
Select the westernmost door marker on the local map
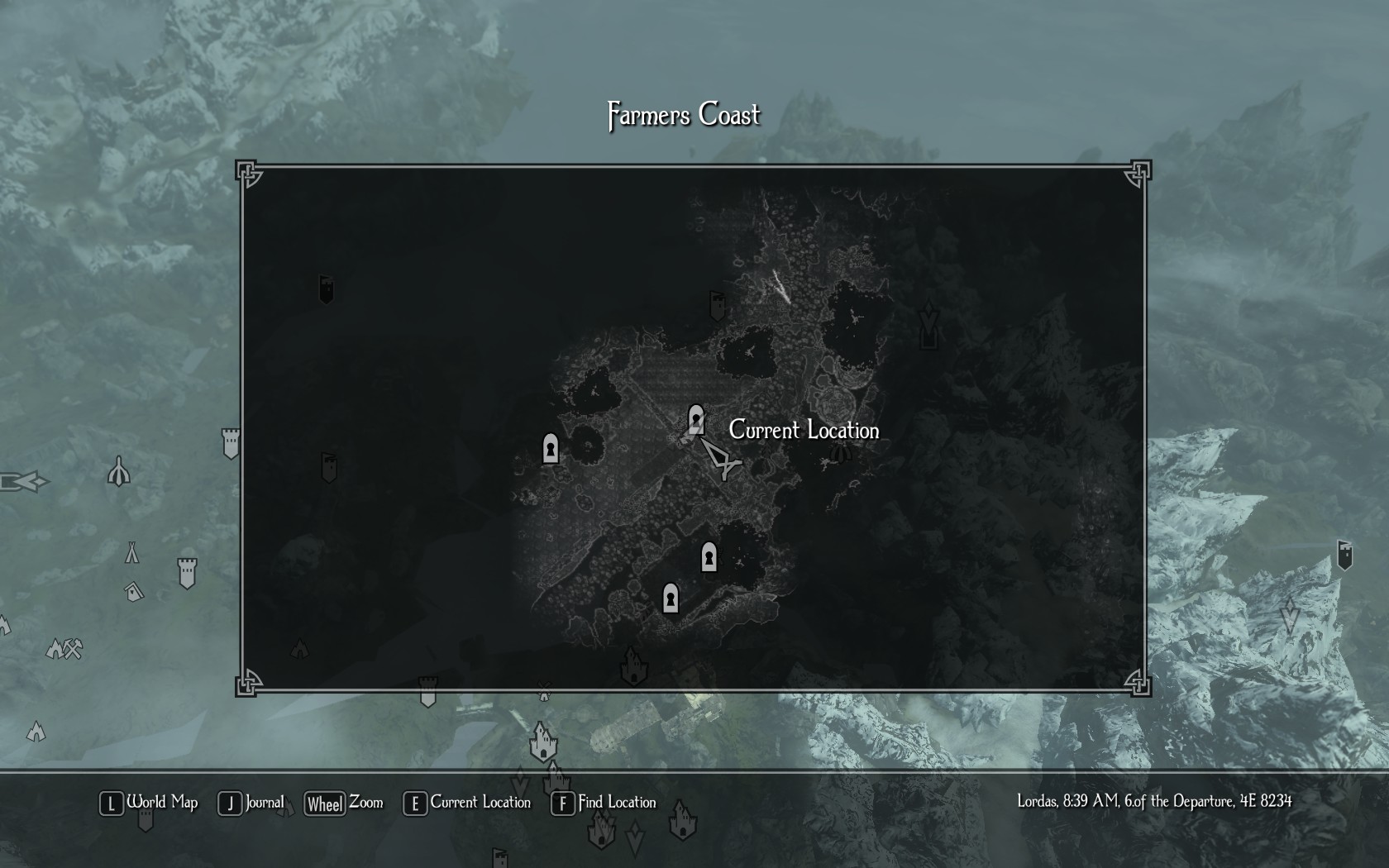[x=551, y=449]
